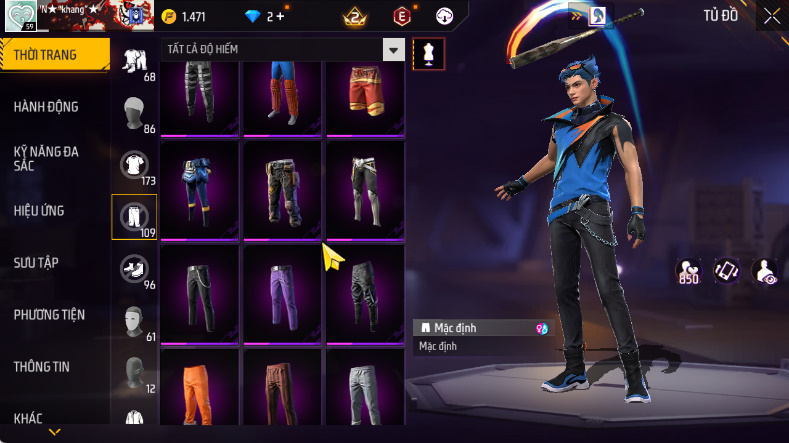Screen dimensions: 789x443
Task: Tap the rotate phone icon
Action: (x=725, y=271)
